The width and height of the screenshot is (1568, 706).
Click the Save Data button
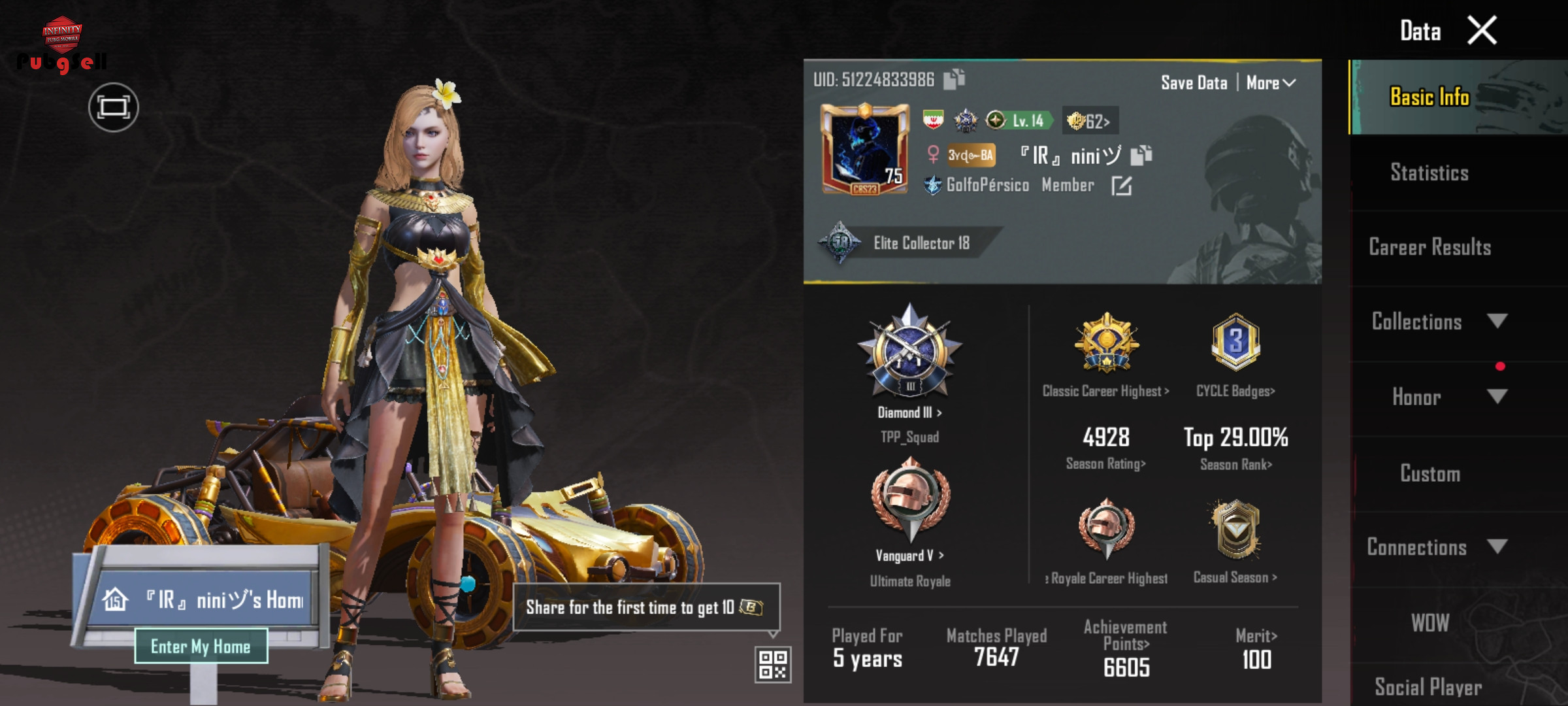pyautogui.click(x=1194, y=83)
